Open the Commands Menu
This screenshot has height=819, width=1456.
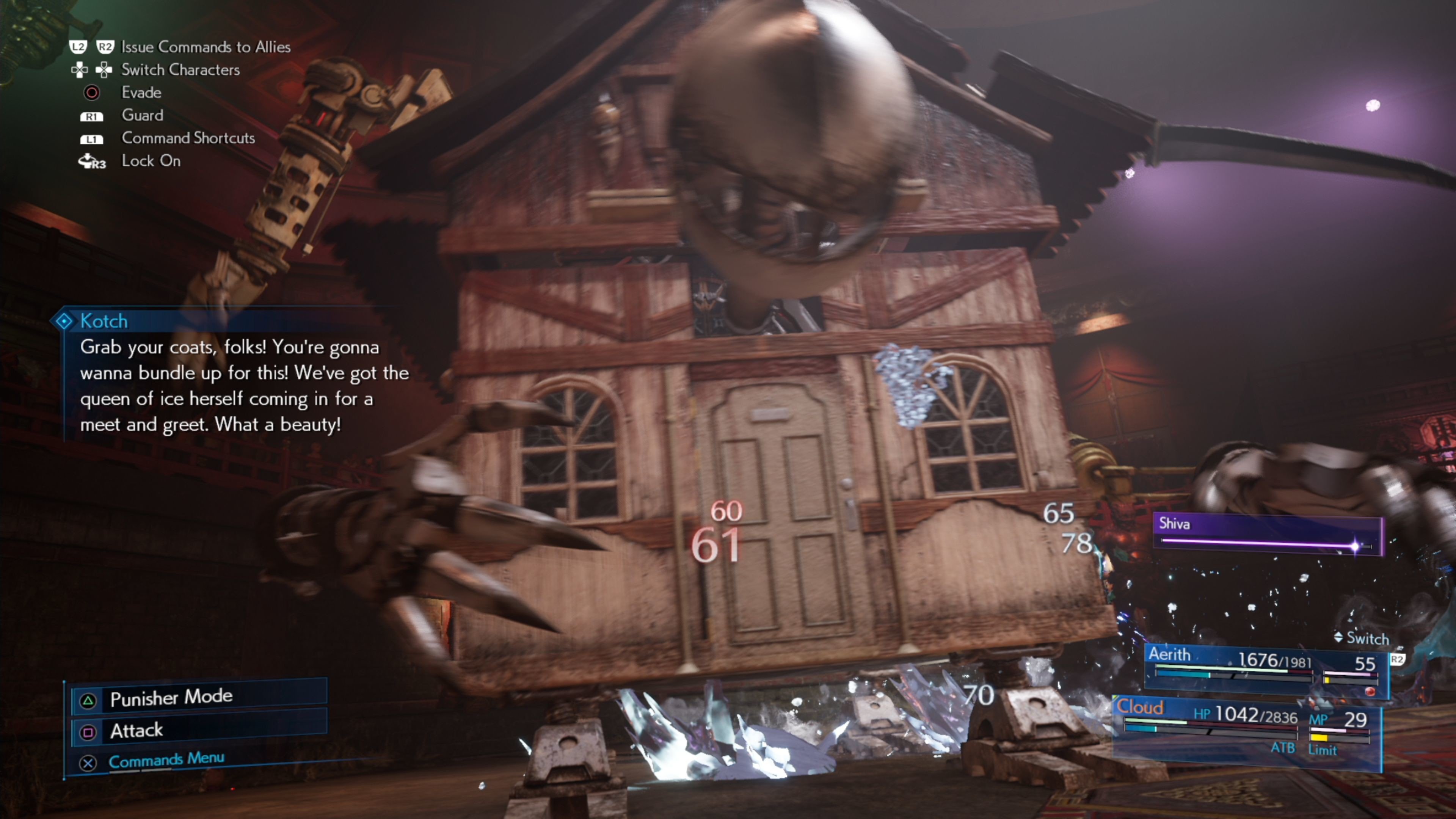click(x=166, y=759)
